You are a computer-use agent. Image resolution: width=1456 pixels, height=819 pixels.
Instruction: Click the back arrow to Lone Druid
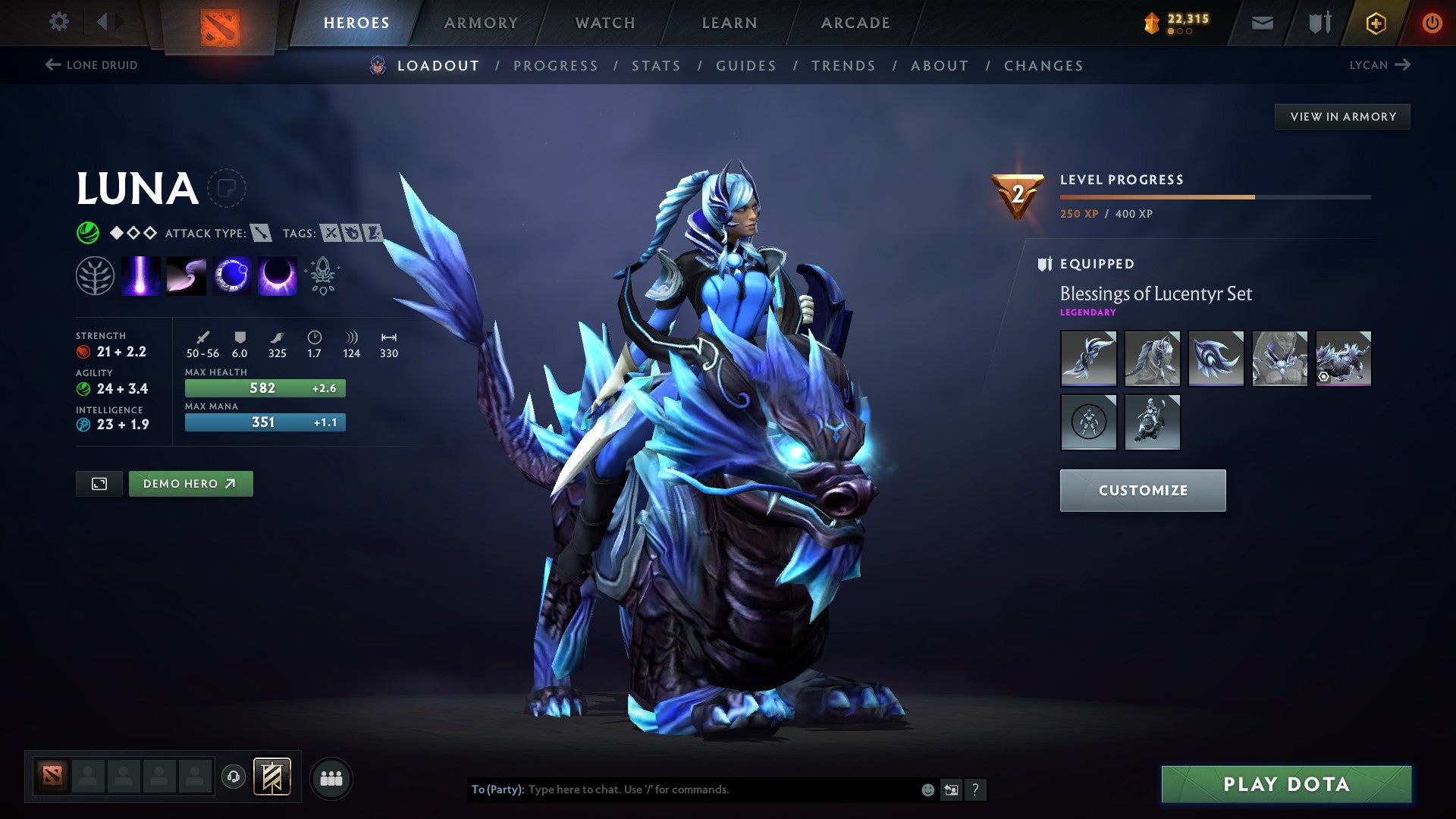52,65
